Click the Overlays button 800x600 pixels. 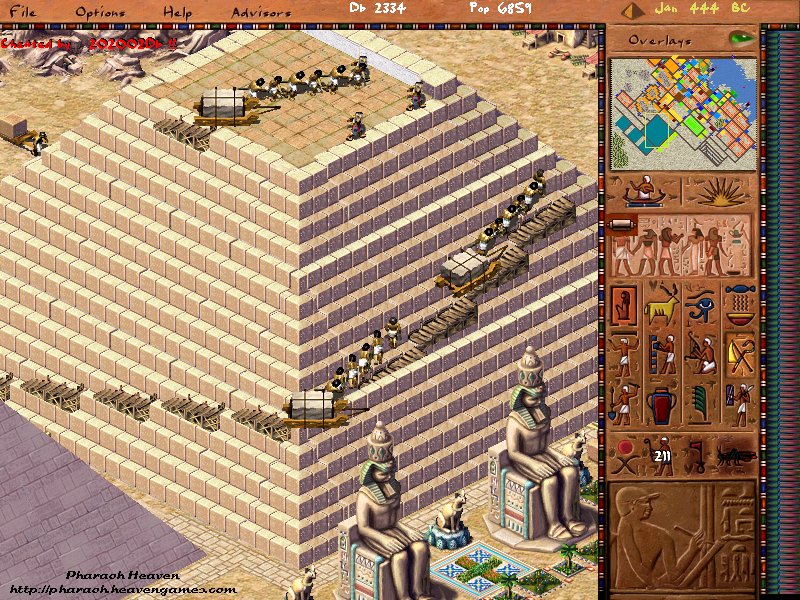point(663,40)
